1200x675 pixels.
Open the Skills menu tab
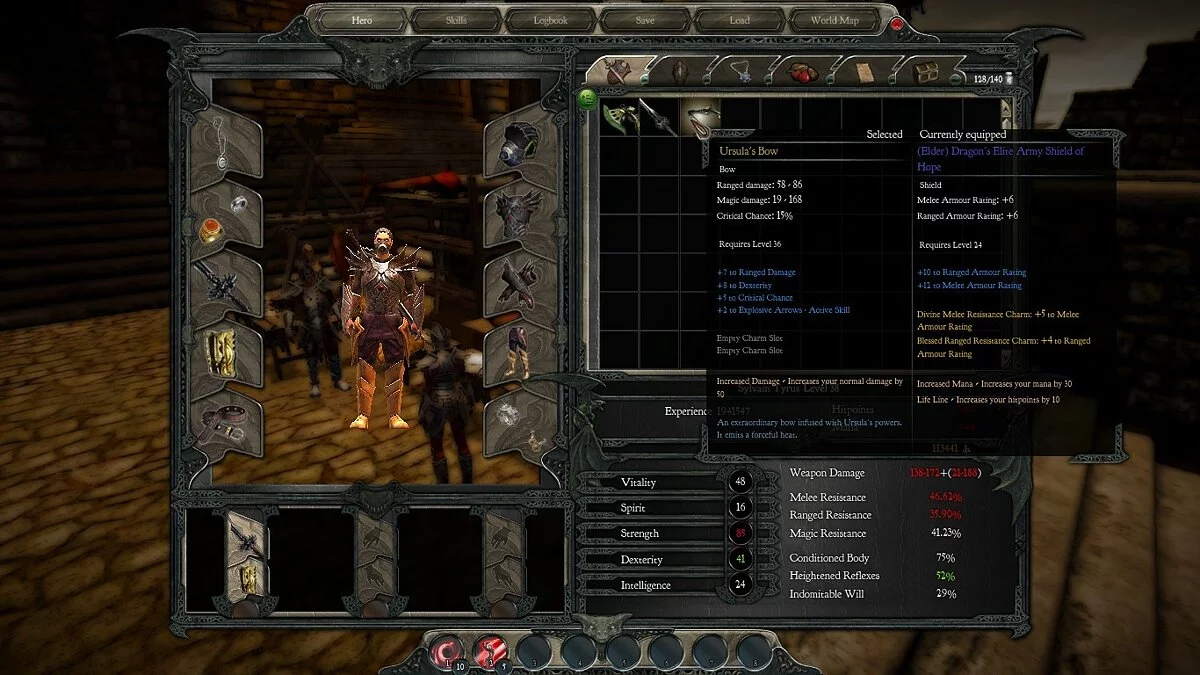(x=455, y=20)
